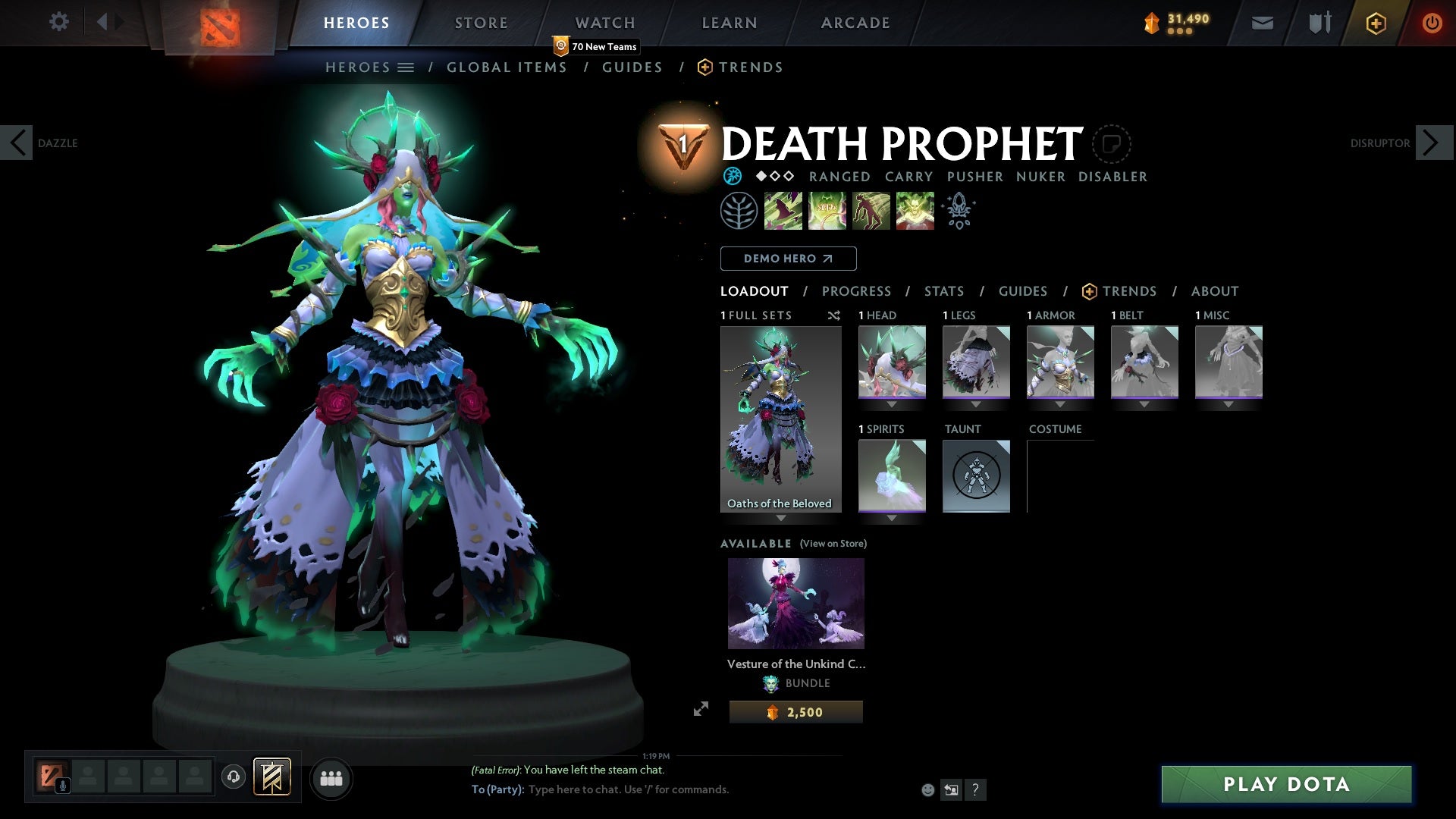Select the Crypt Swarm ability icon

click(x=783, y=211)
